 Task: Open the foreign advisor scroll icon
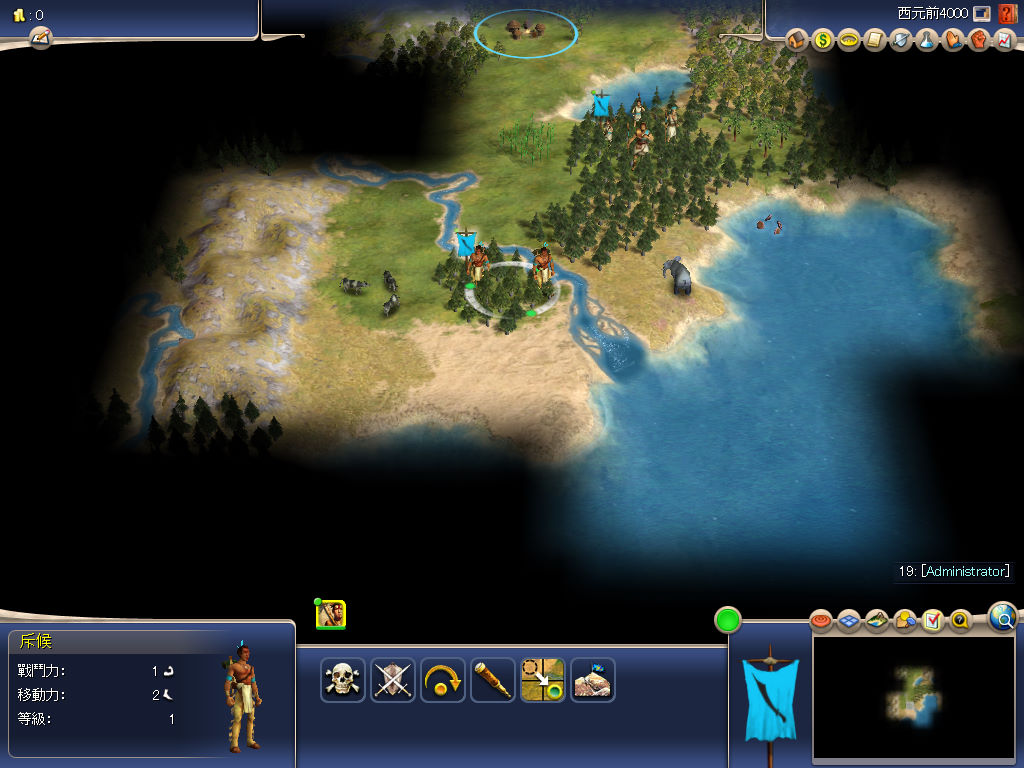(875, 41)
